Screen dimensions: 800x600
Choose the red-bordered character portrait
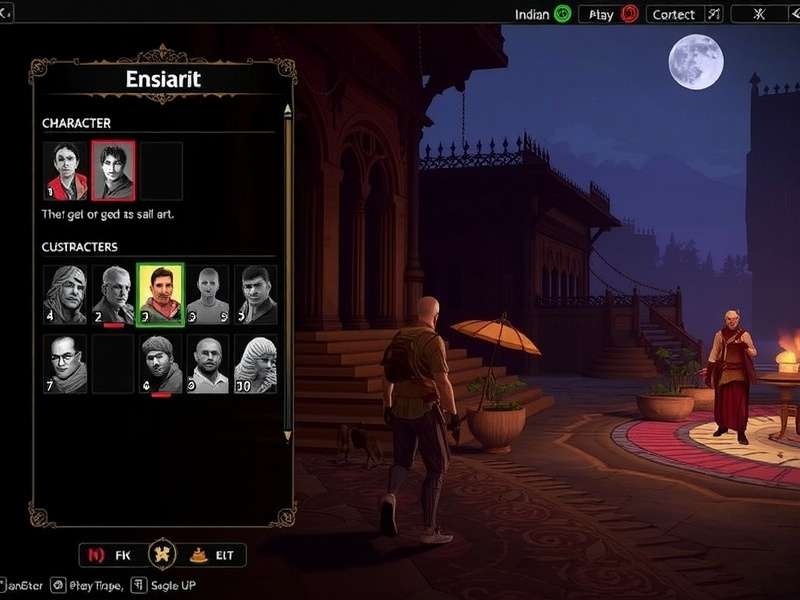pyautogui.click(x=113, y=170)
